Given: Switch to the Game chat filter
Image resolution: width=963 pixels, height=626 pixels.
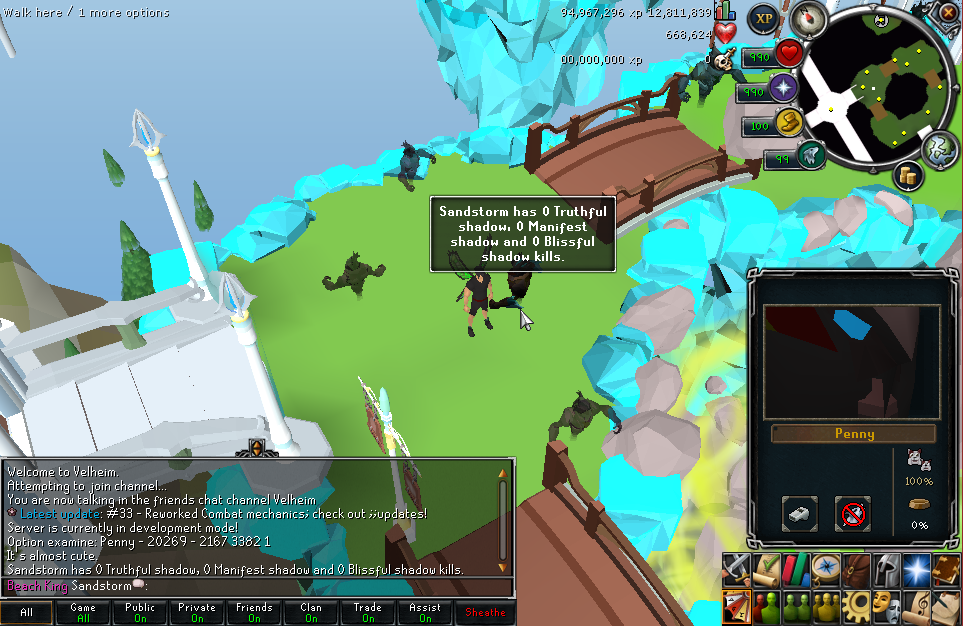Looking at the screenshot, I should coord(83,612).
